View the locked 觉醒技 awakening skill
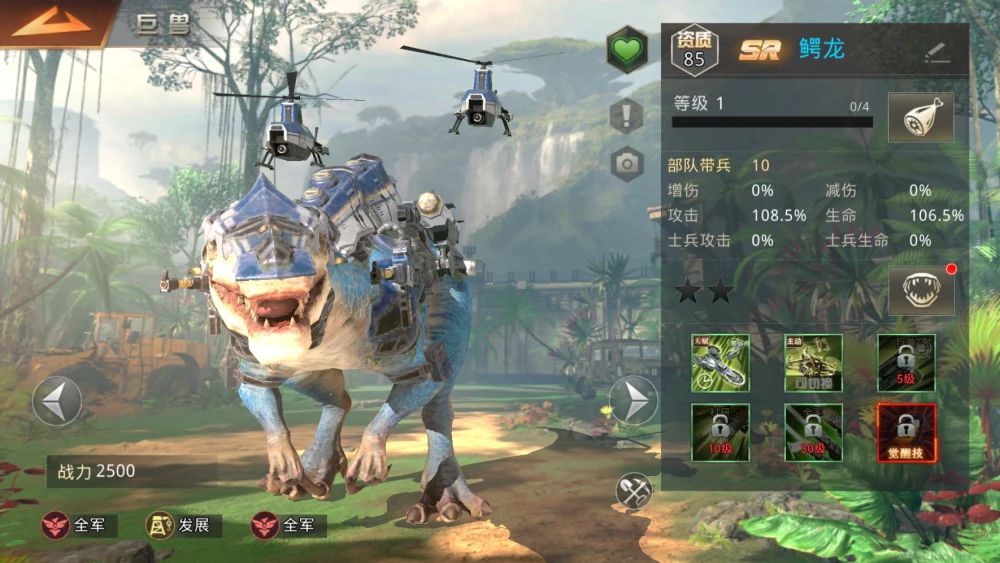The width and height of the screenshot is (1000, 563). [x=906, y=432]
